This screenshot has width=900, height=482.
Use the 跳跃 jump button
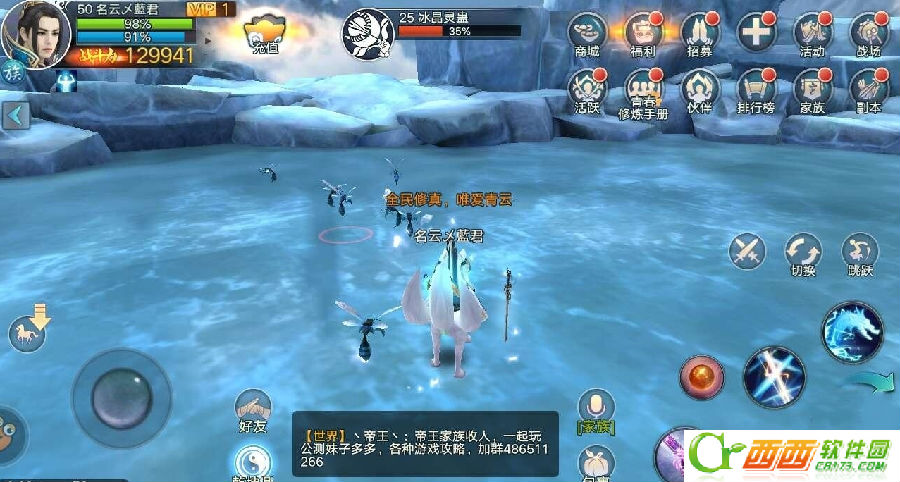(859, 250)
